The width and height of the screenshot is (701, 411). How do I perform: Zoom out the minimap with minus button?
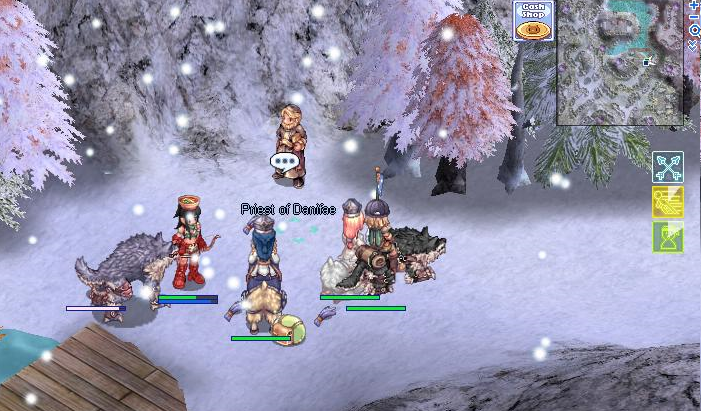(x=695, y=17)
